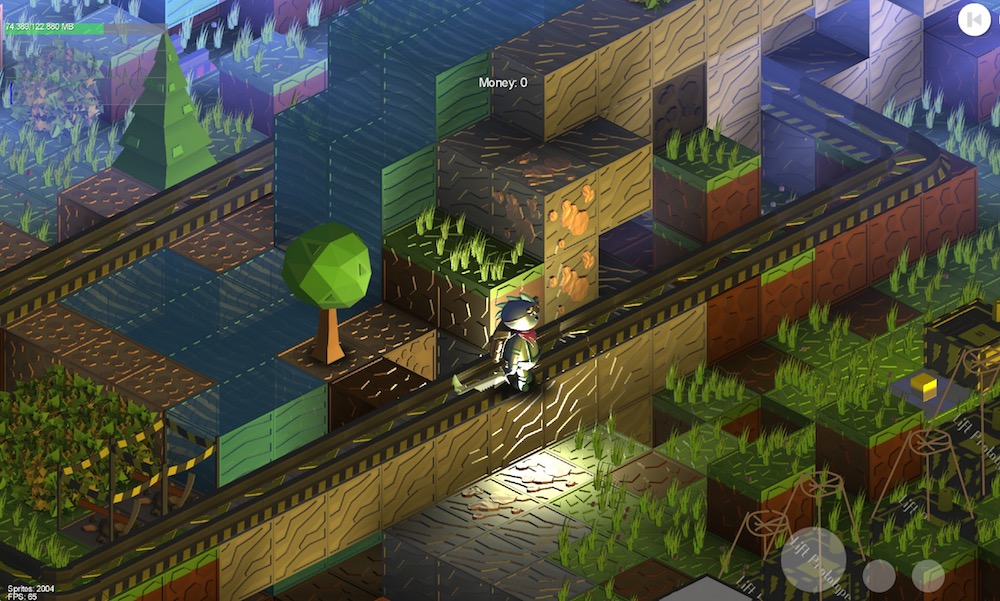
Task: Tap the large translucent circular joystick pad
Action: point(814,560)
